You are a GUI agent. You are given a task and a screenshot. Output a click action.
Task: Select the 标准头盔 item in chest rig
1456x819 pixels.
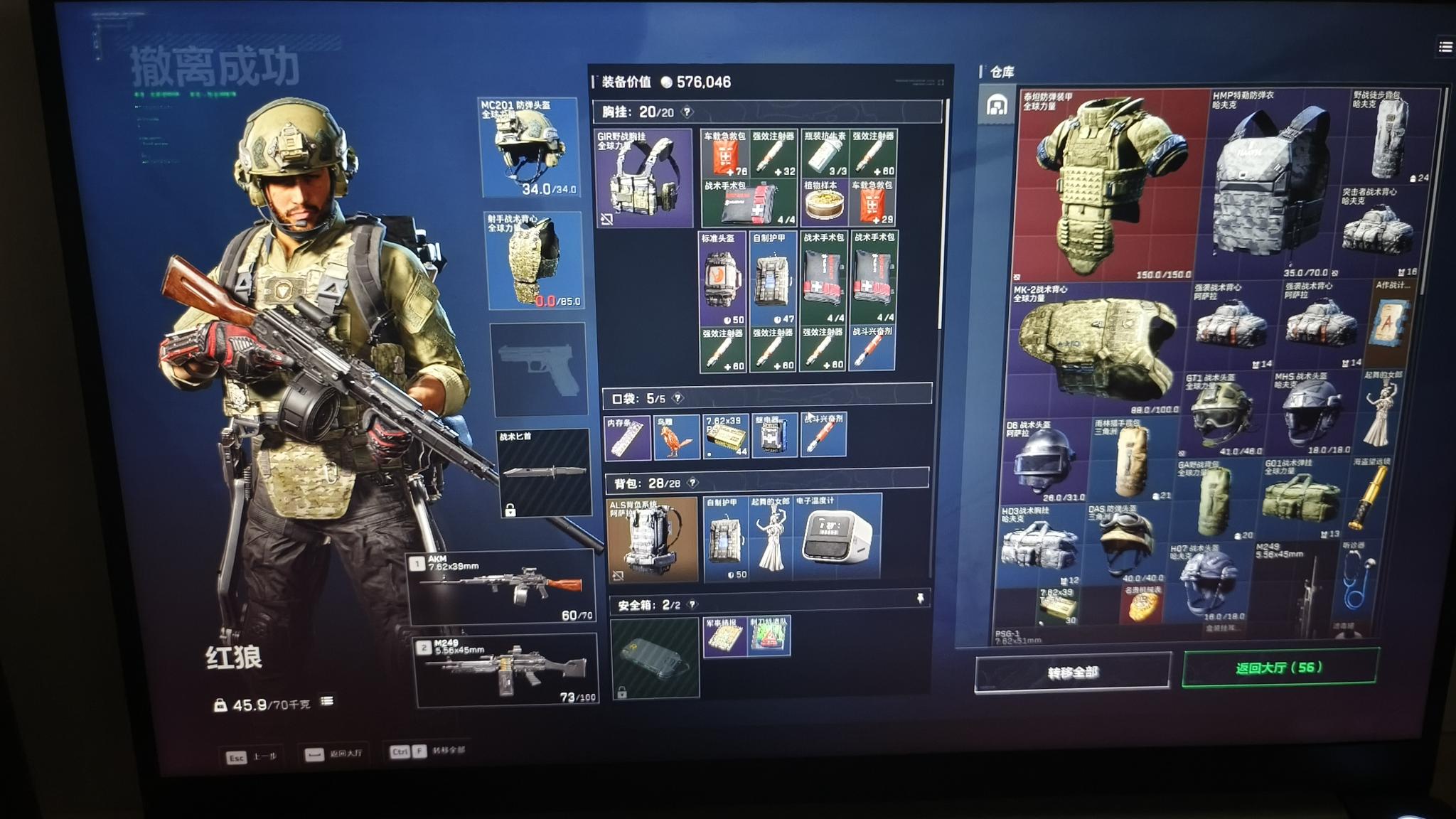coord(722,279)
